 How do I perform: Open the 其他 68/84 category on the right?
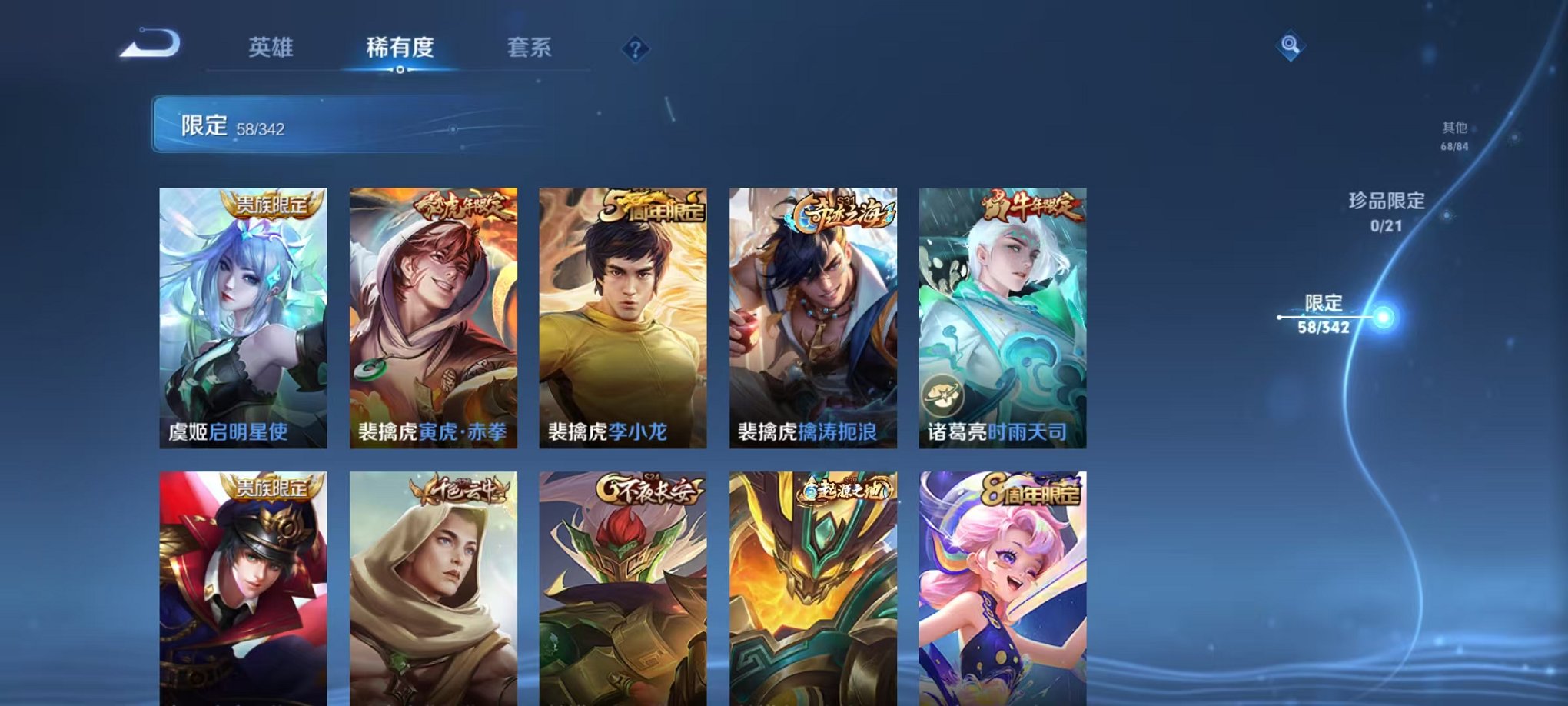1453,137
